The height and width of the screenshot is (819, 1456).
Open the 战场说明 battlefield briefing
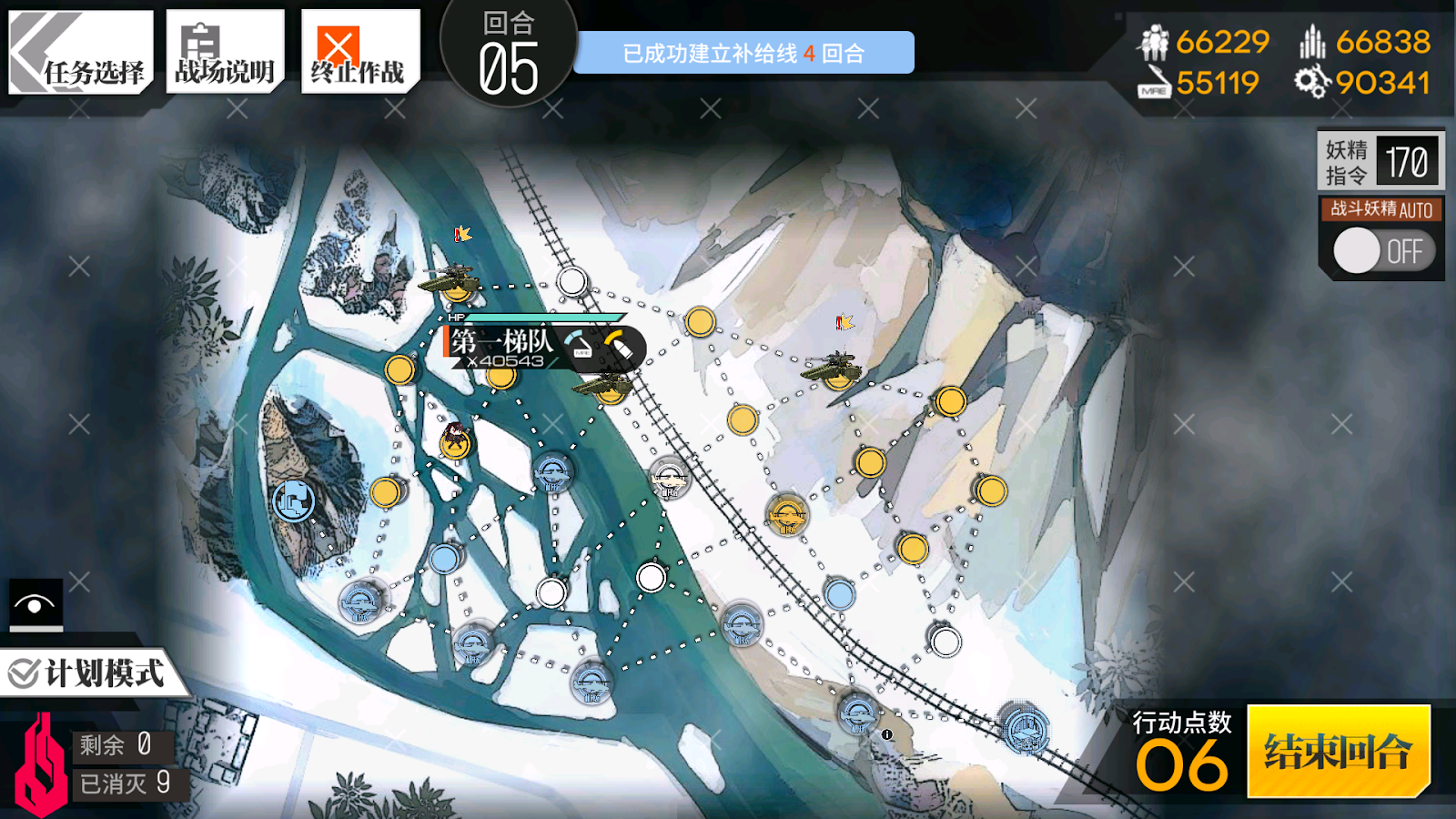[x=225, y=53]
